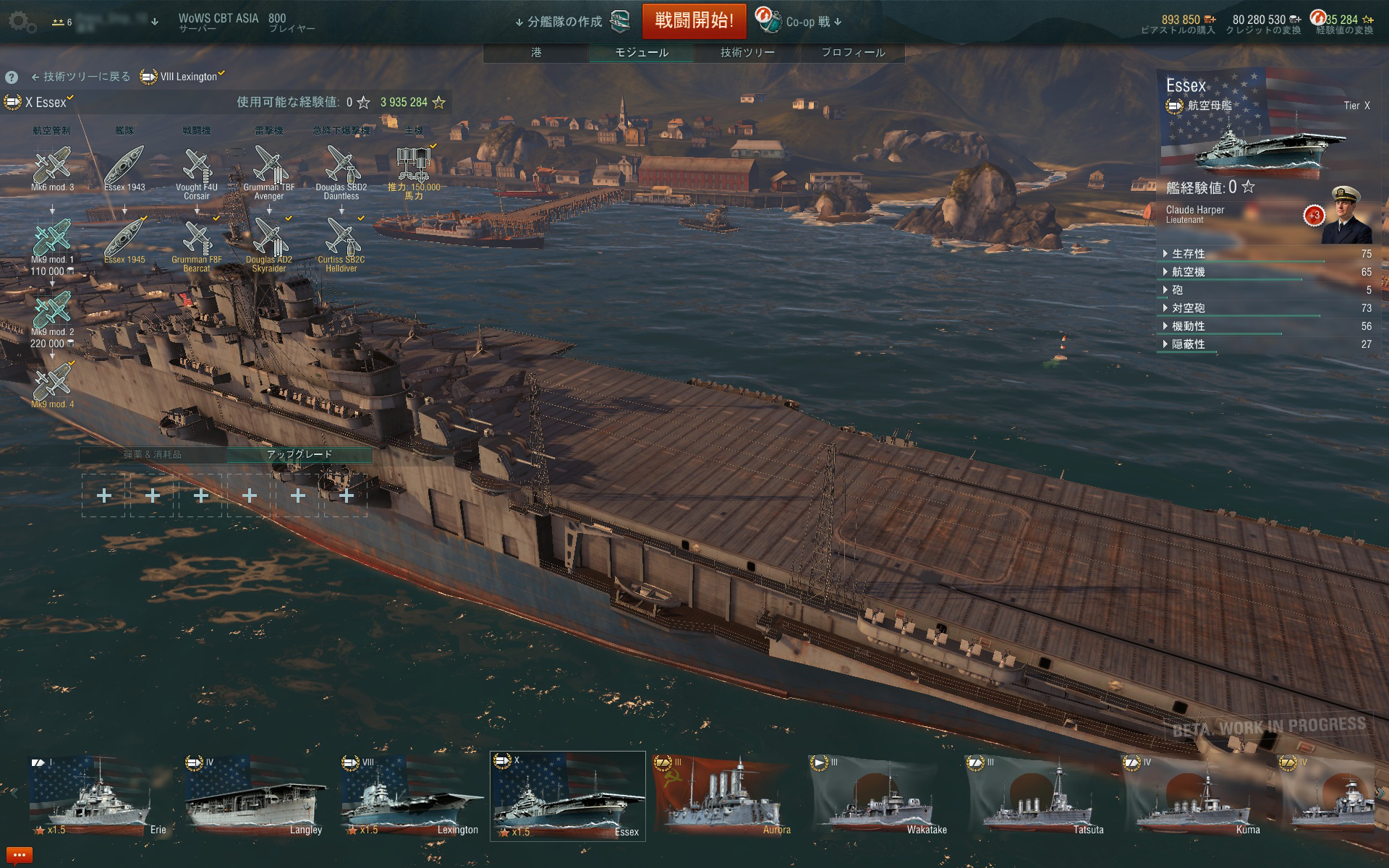Select the Langley ship in the carousel

[x=254, y=796]
